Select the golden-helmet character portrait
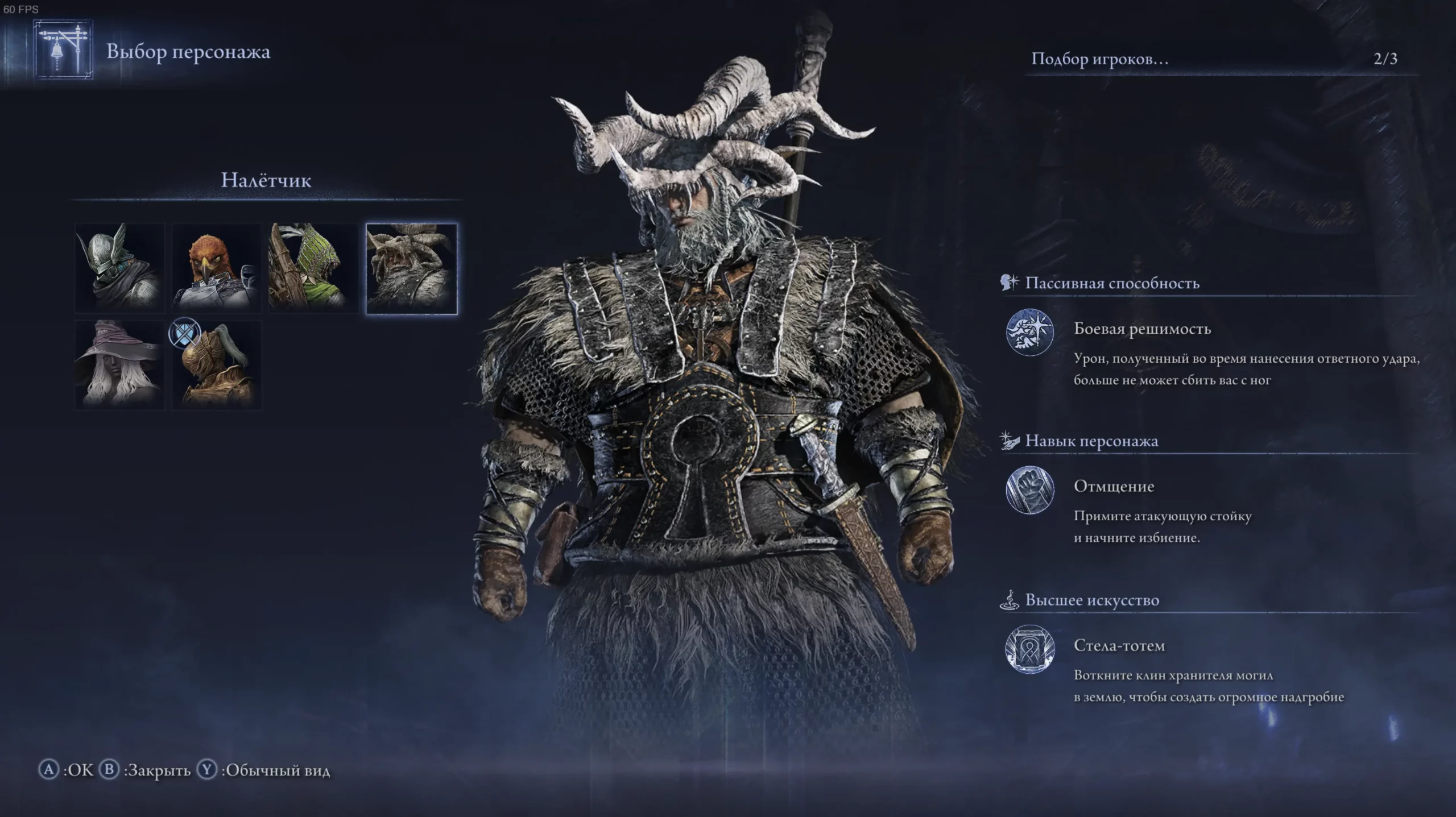This screenshot has height=817, width=1456. 217,365
